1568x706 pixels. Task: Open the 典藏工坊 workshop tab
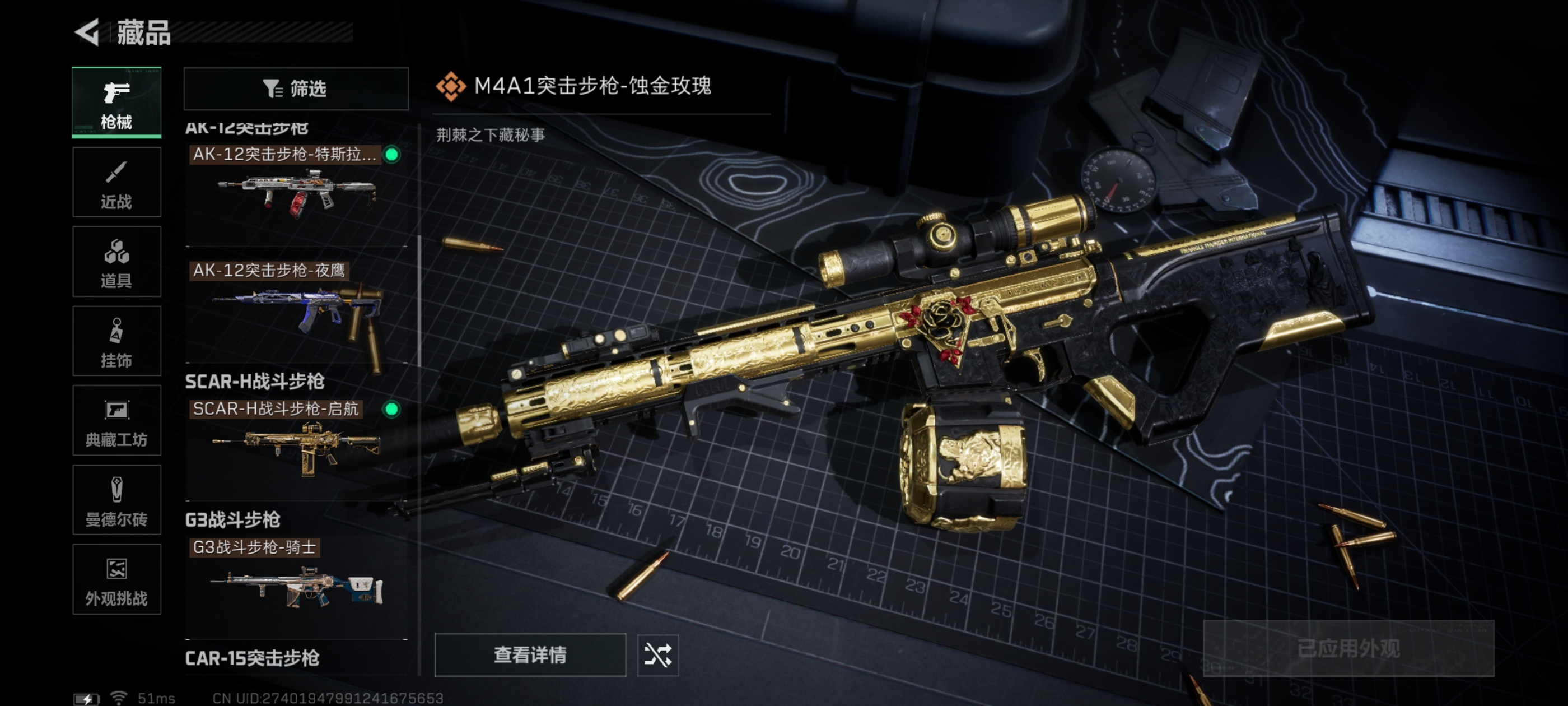coord(116,421)
